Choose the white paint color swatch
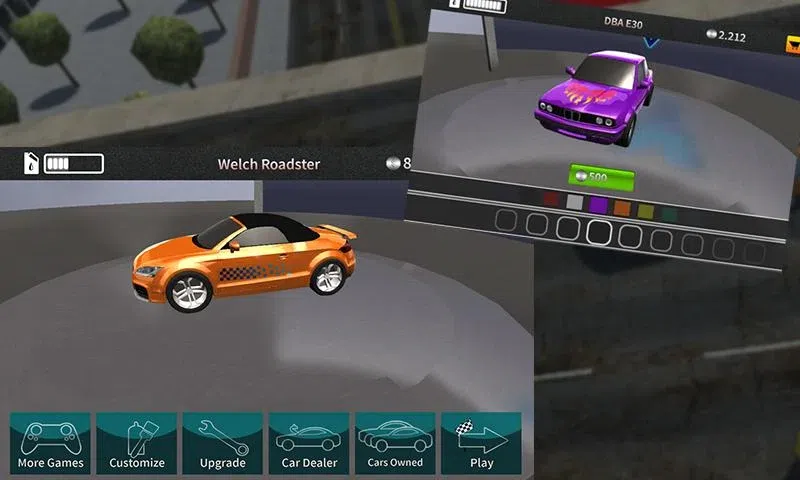 coord(574,202)
